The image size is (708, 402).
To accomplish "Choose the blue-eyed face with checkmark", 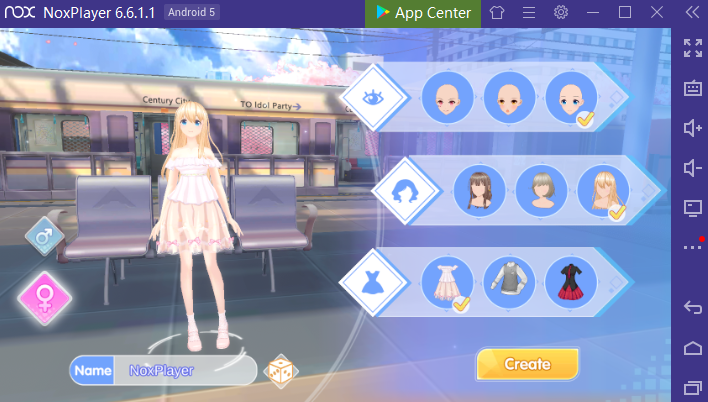I will 571,98.
